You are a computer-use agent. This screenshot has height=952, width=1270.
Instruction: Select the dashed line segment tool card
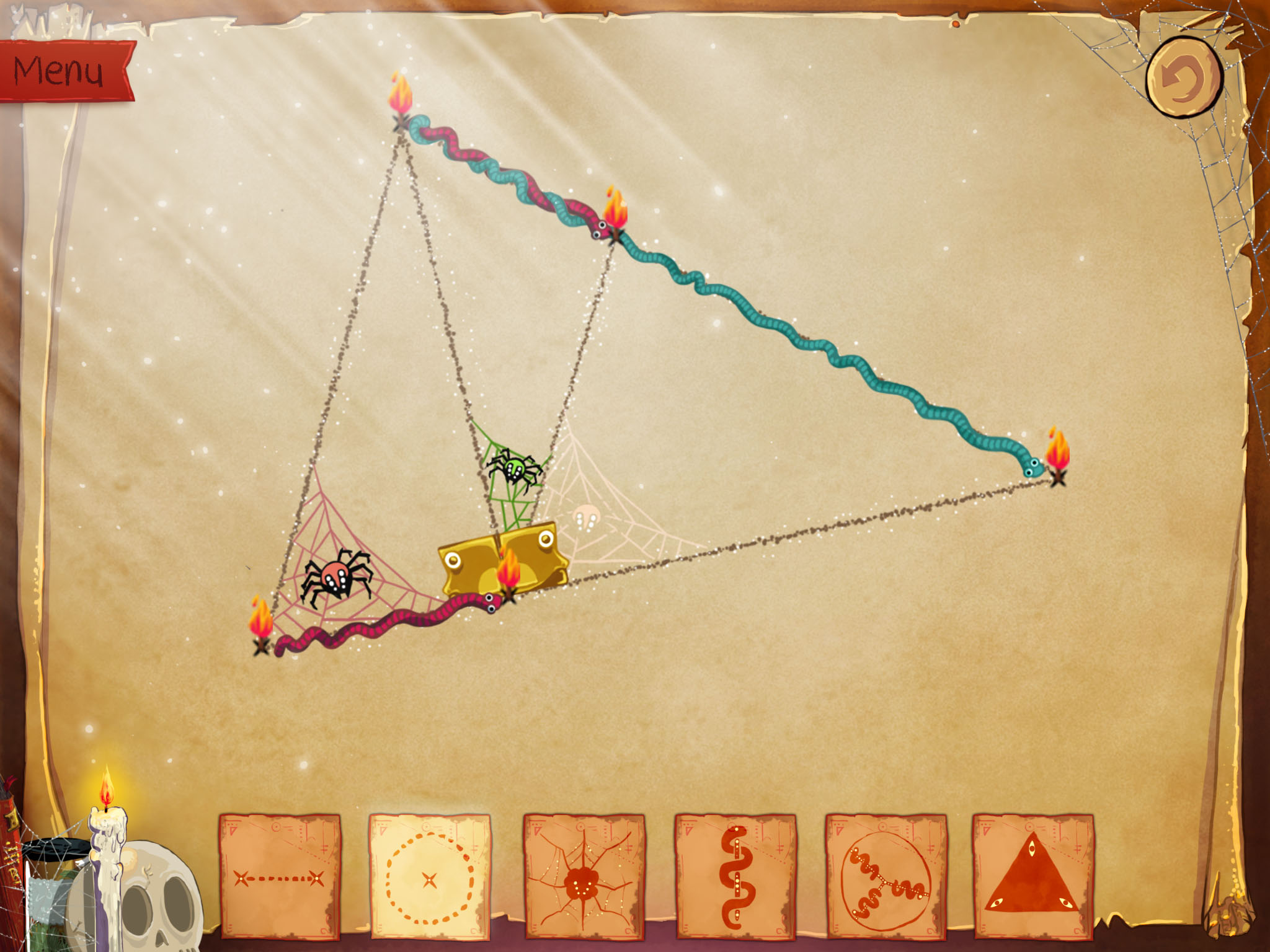pos(280,876)
